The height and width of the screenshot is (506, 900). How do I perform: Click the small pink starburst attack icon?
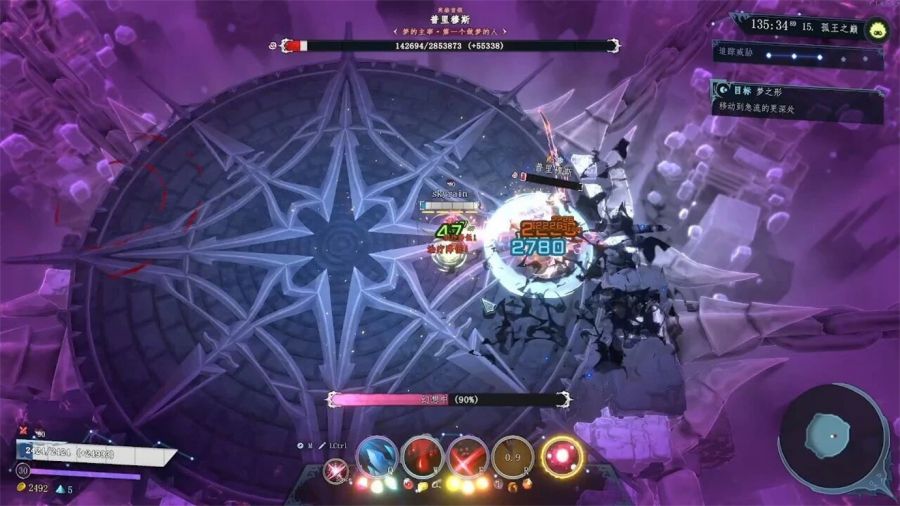337,468
